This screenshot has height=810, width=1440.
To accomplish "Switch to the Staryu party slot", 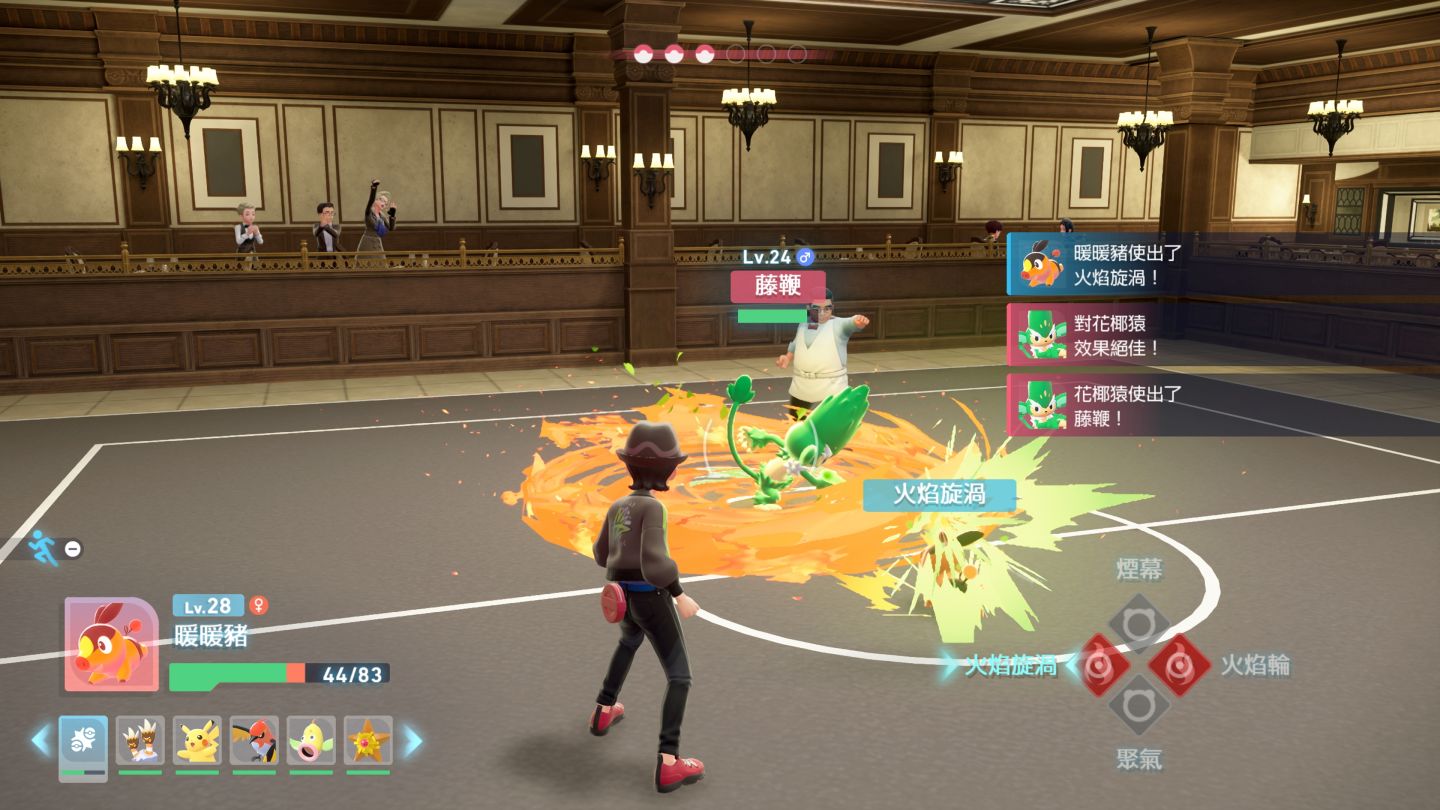I will pyautogui.click(x=368, y=741).
